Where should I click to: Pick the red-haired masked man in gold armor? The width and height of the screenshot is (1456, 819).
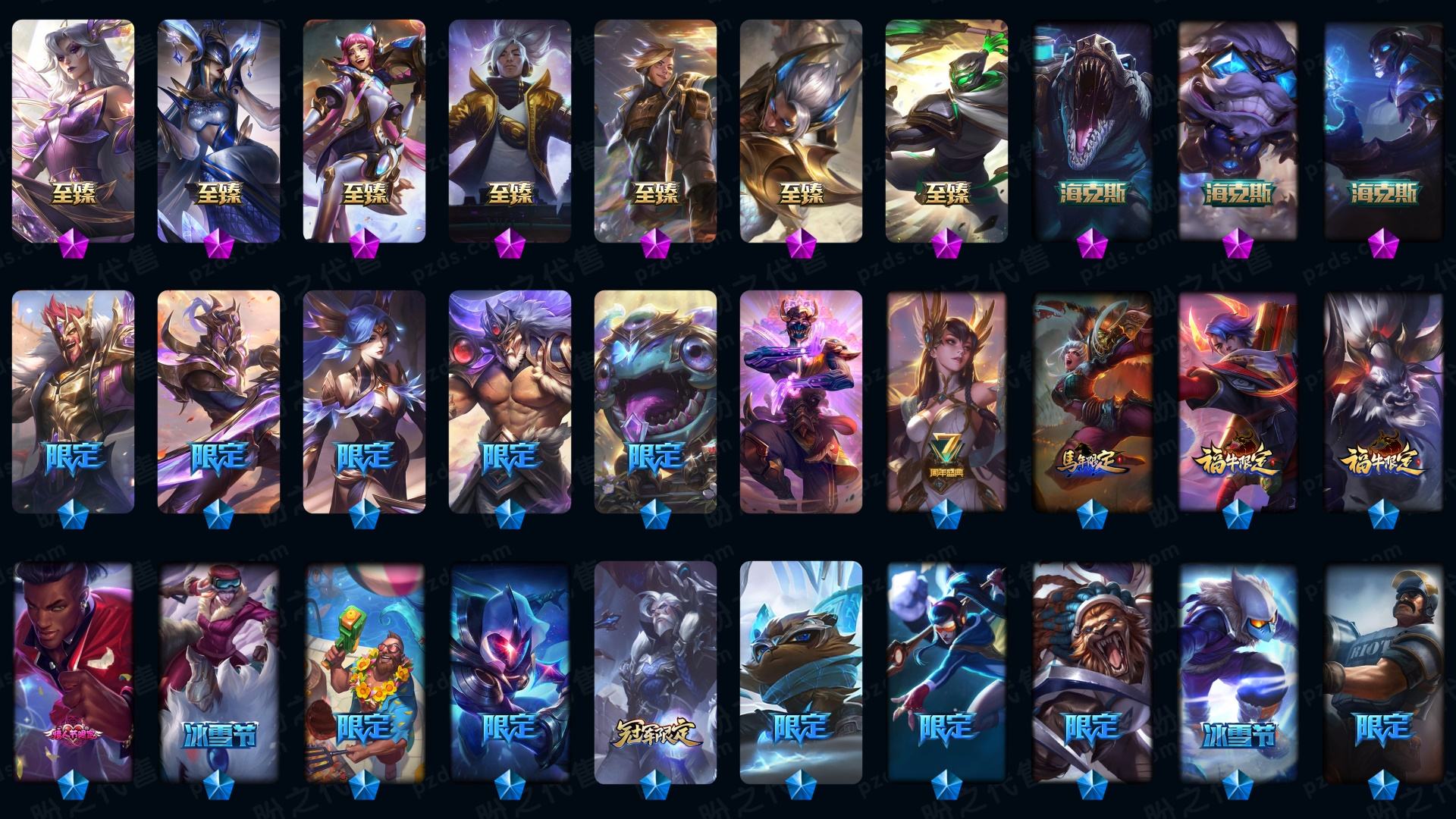(x=73, y=402)
